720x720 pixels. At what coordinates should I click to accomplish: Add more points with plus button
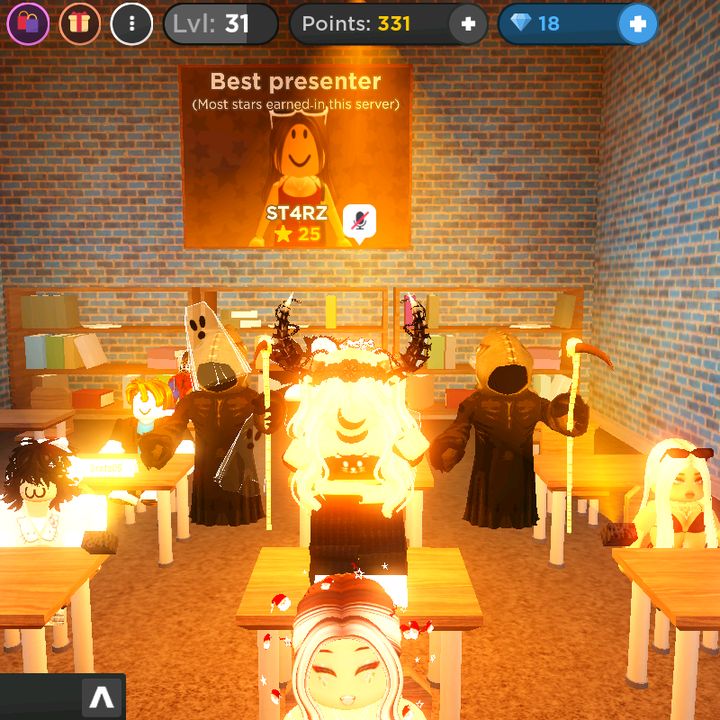[467, 23]
